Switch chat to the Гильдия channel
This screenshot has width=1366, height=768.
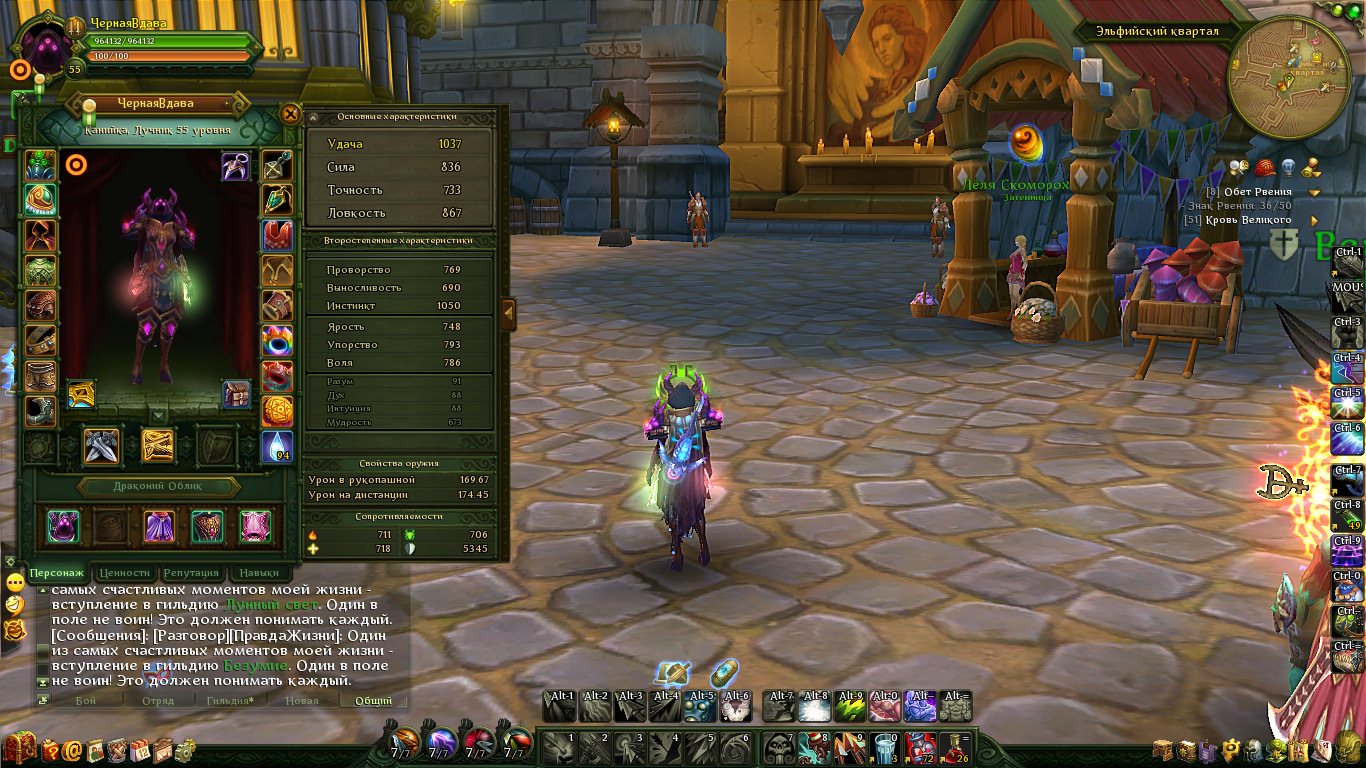pyautogui.click(x=230, y=700)
